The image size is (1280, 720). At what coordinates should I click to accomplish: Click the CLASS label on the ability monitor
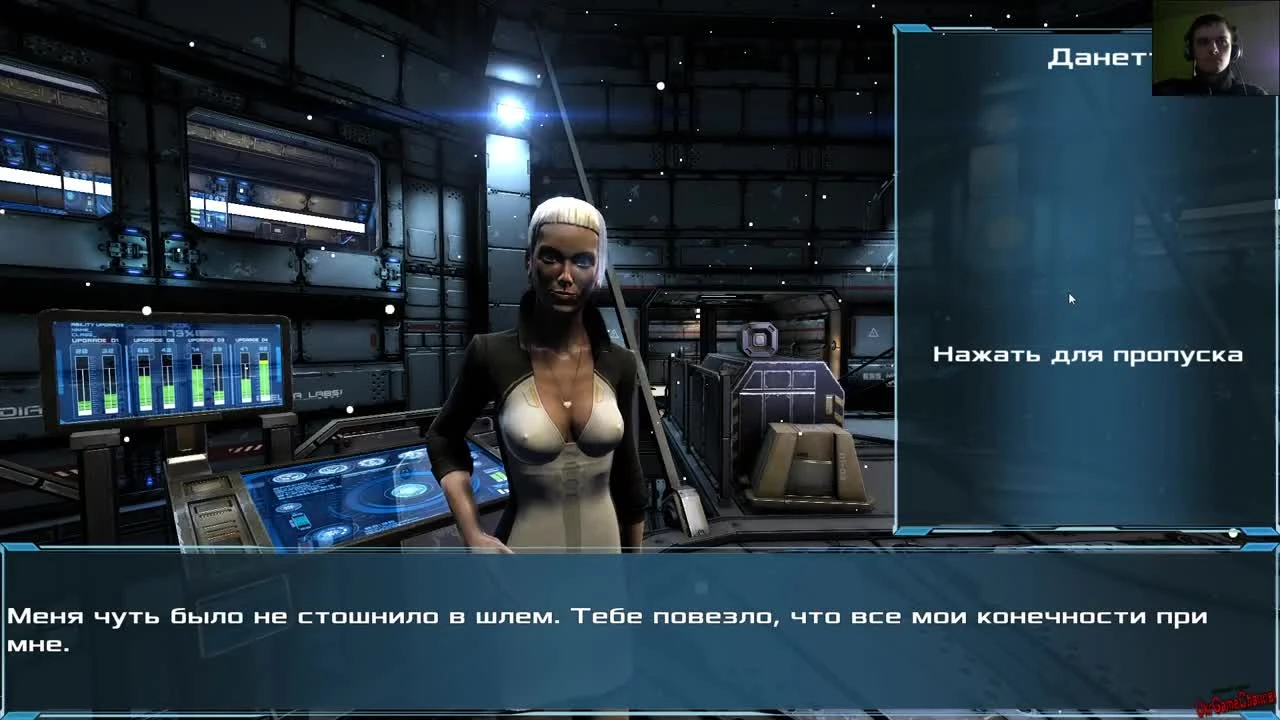click(x=80, y=334)
